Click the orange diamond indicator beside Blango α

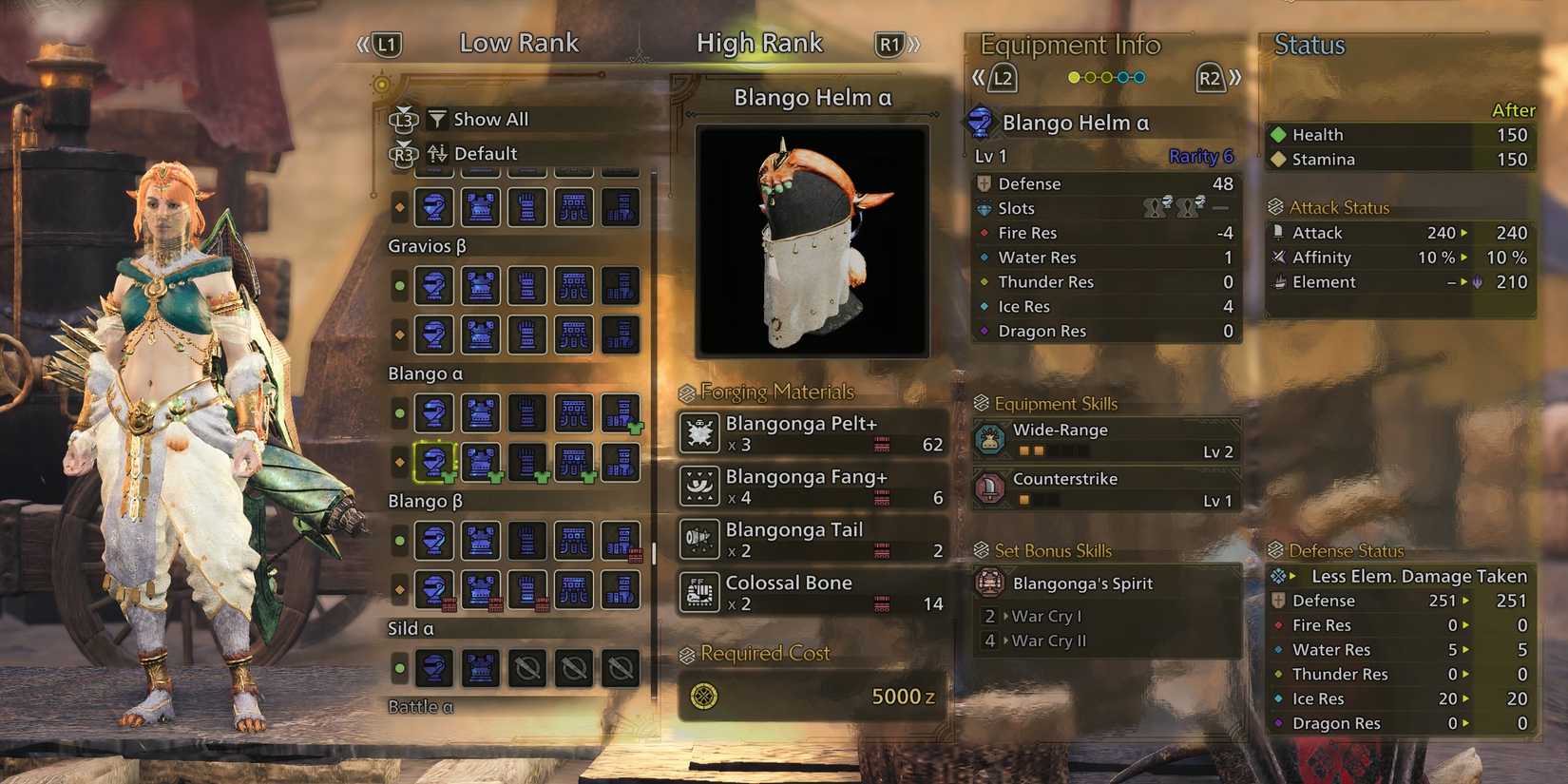tap(400, 463)
